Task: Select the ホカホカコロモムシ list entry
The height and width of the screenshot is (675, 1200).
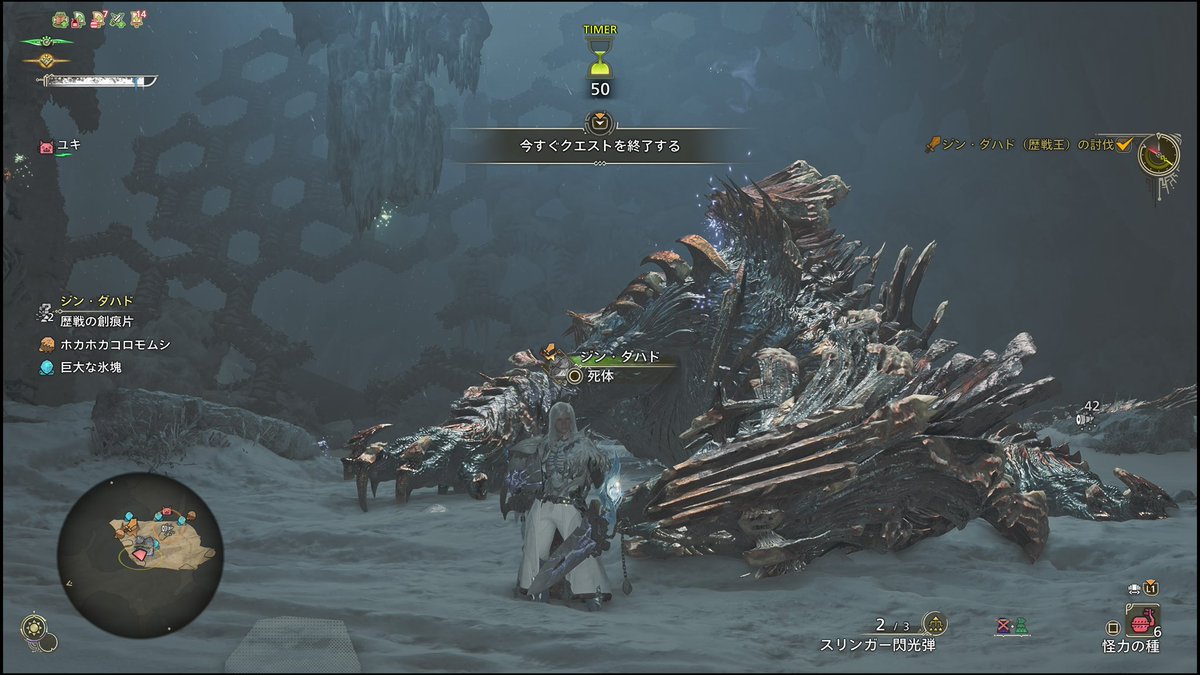Action: [x=113, y=344]
